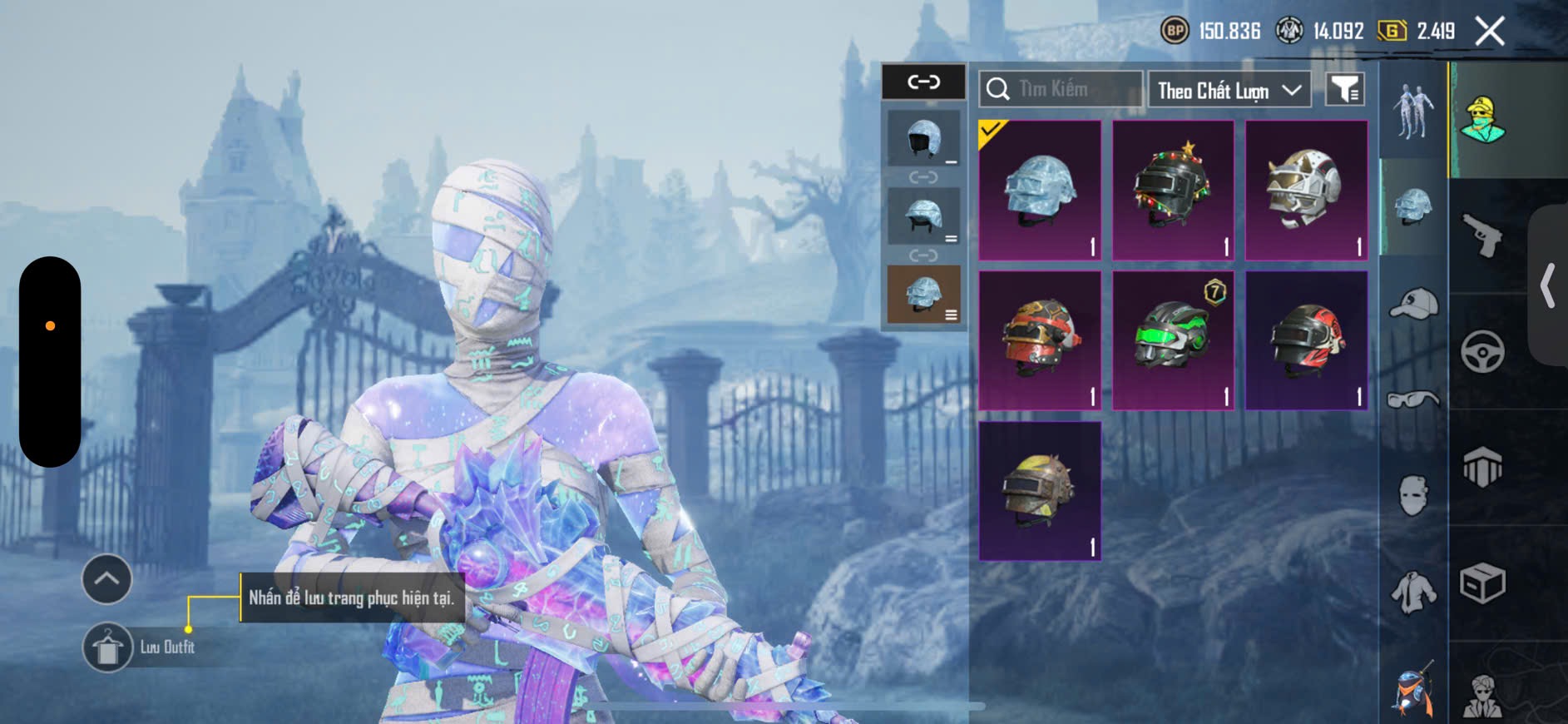Switch to the cap headwear tab
This screenshot has height=724, width=1568.
1413,304
